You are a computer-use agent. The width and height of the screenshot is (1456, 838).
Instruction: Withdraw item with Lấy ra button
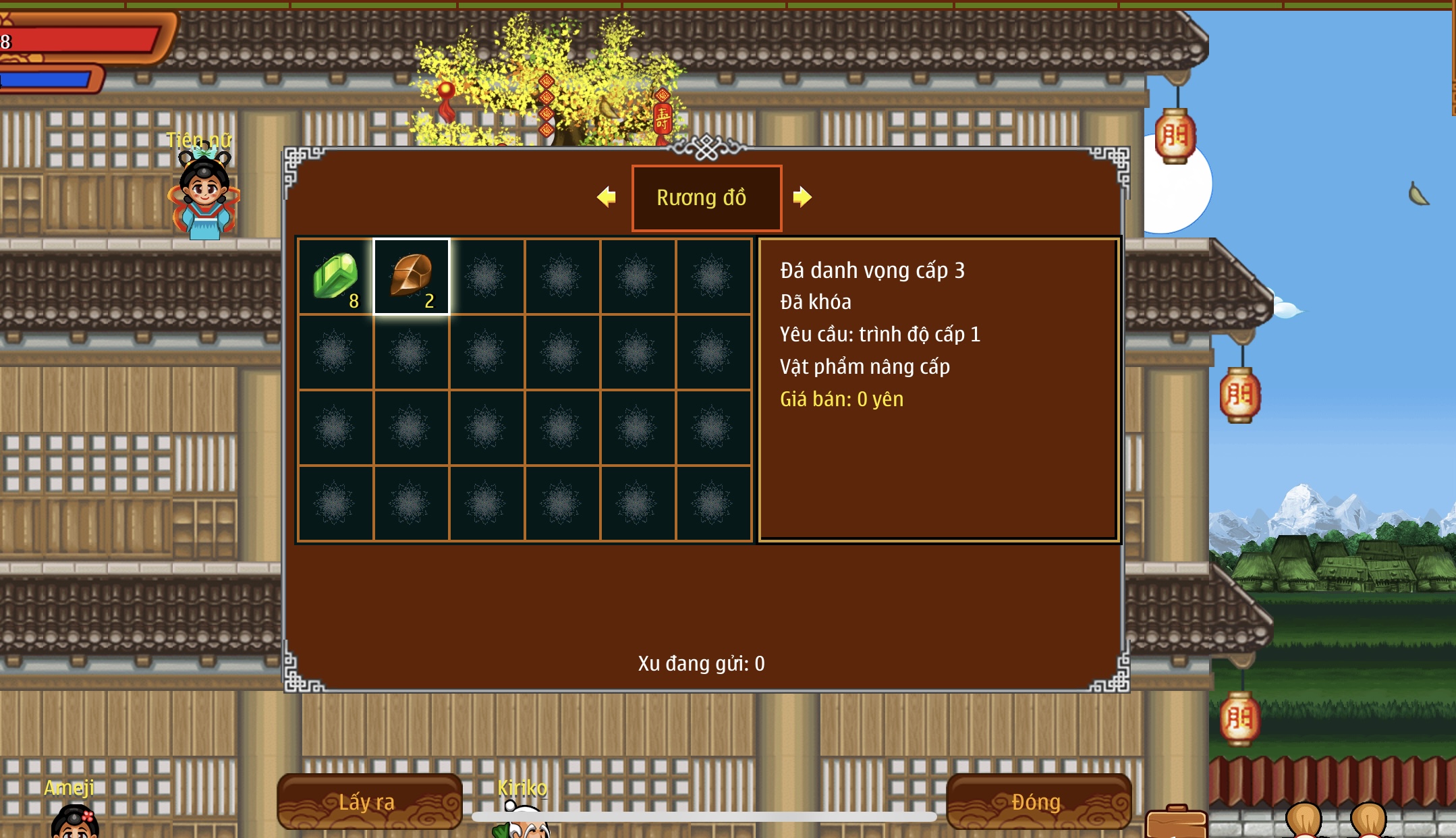pyautogui.click(x=369, y=801)
